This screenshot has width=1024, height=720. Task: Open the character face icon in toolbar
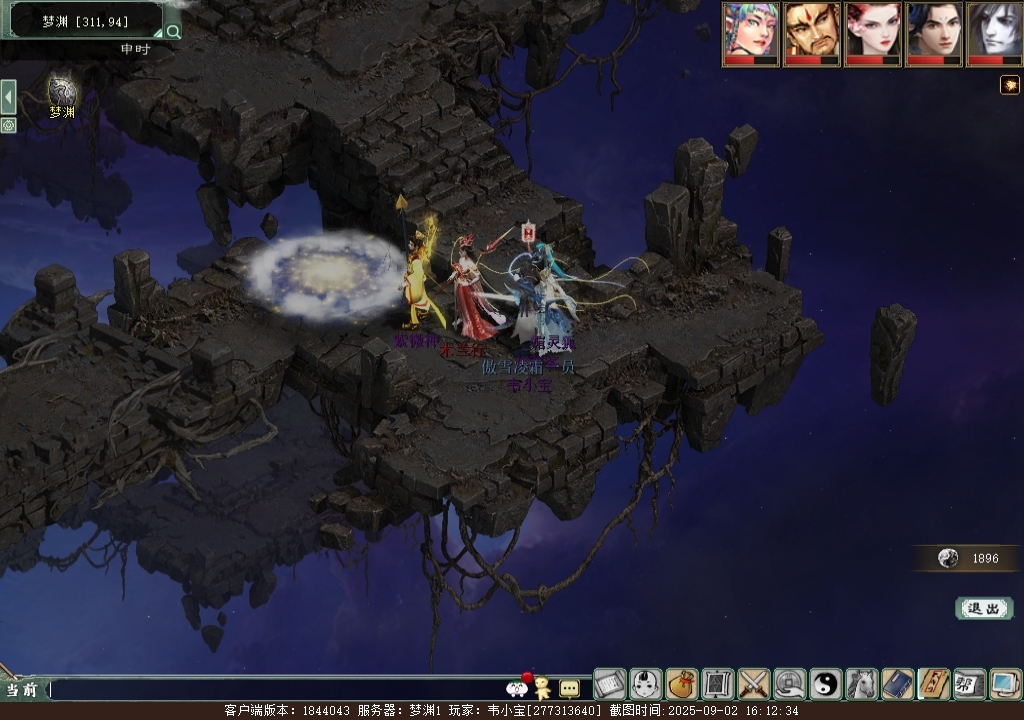(x=646, y=684)
